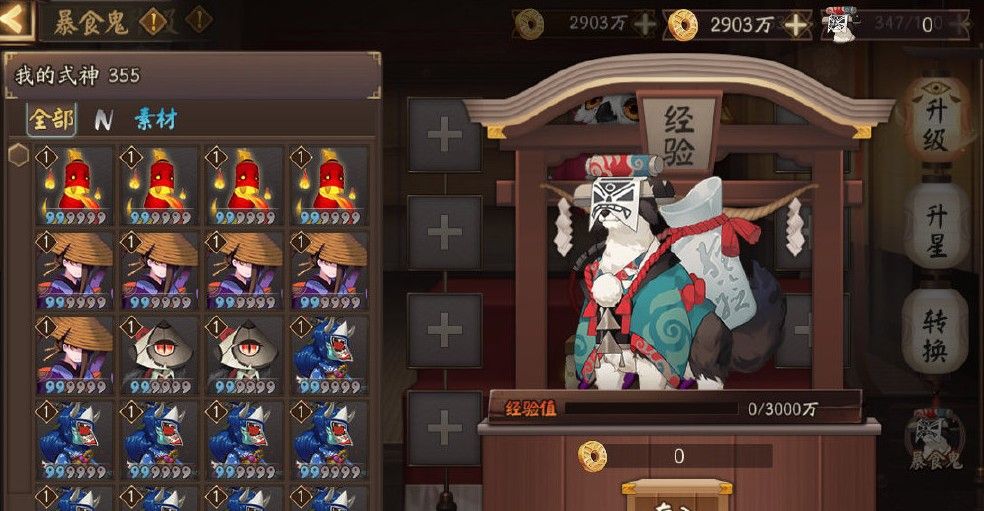Select the first red daruma shikigami
Image resolution: width=984 pixels, height=511 pixels.
click(x=75, y=186)
